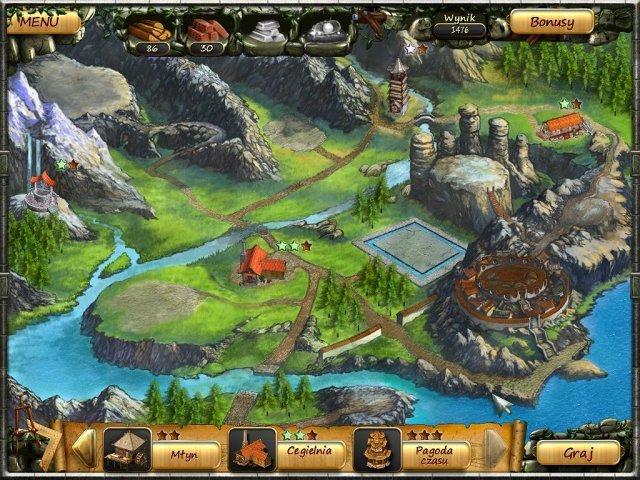This screenshot has height=480, width=640.
Task: Choose the stone well level on the map
Action: 40,190
